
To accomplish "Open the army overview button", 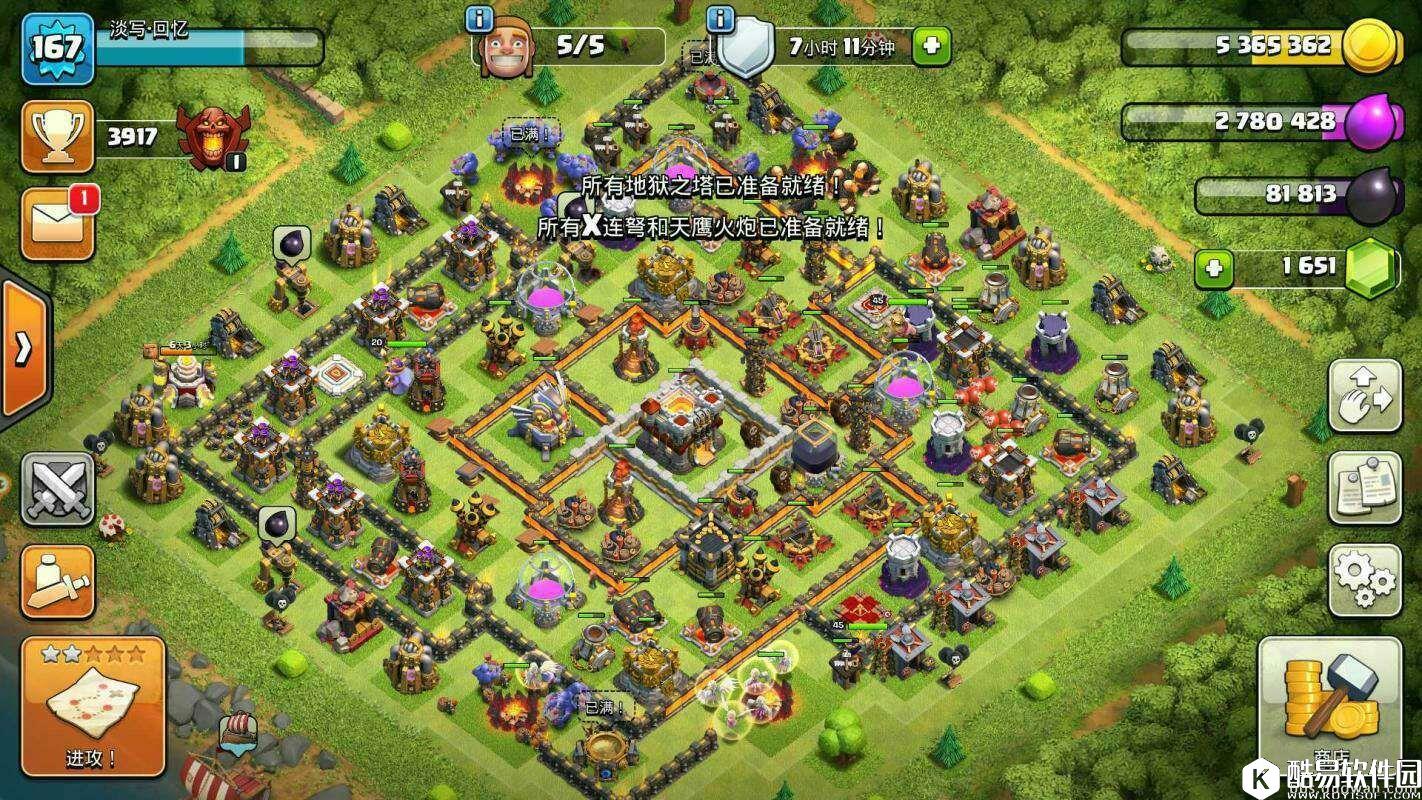I will [57, 581].
